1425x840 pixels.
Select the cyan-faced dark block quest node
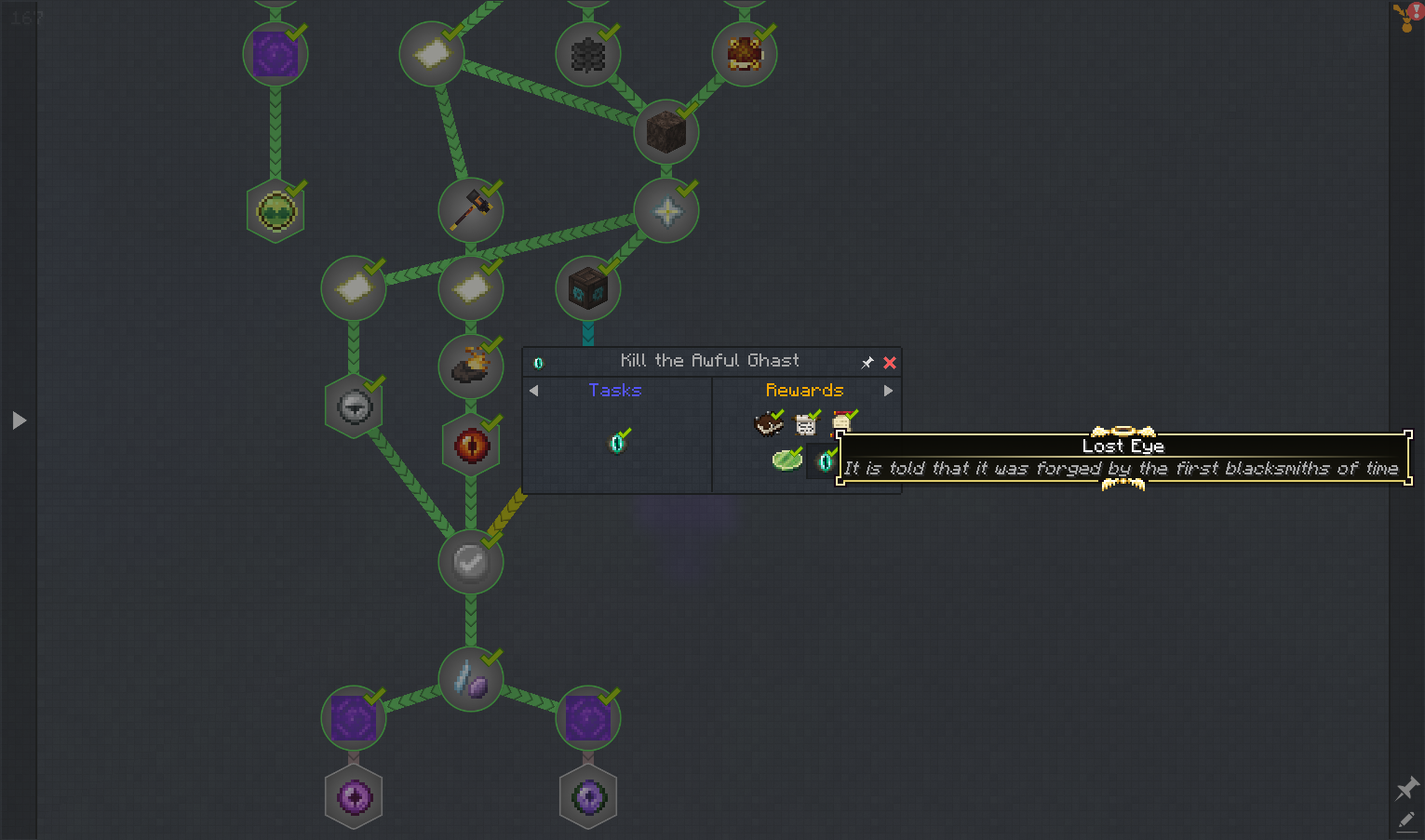pyautogui.click(x=587, y=289)
